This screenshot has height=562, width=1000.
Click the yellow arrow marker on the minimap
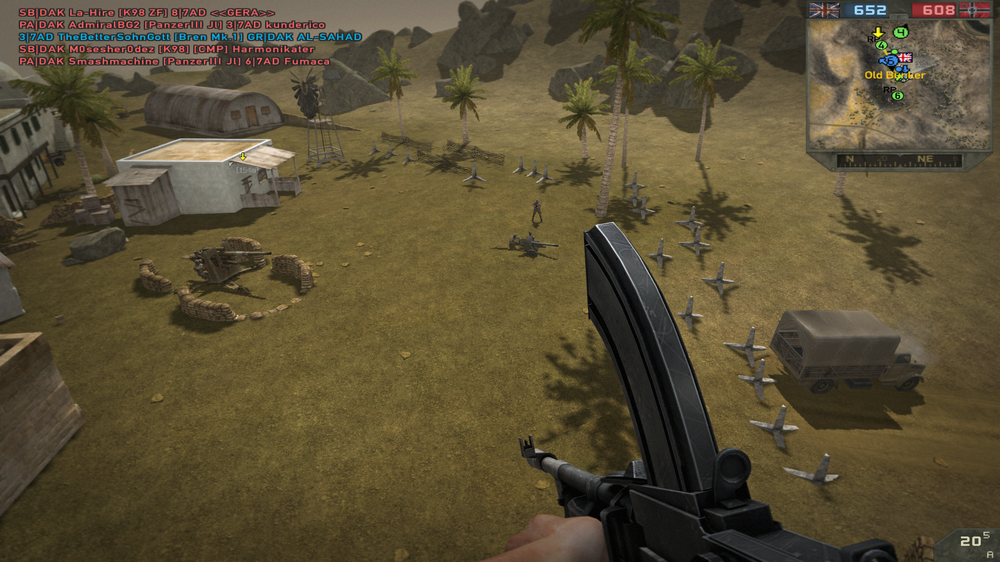coord(878,33)
